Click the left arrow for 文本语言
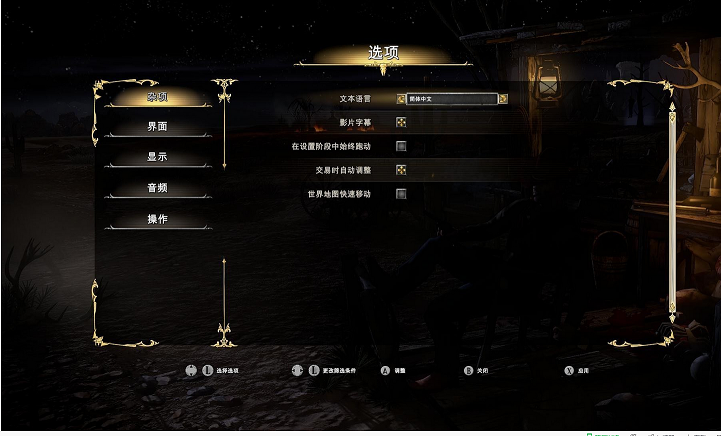 [x=401, y=99]
